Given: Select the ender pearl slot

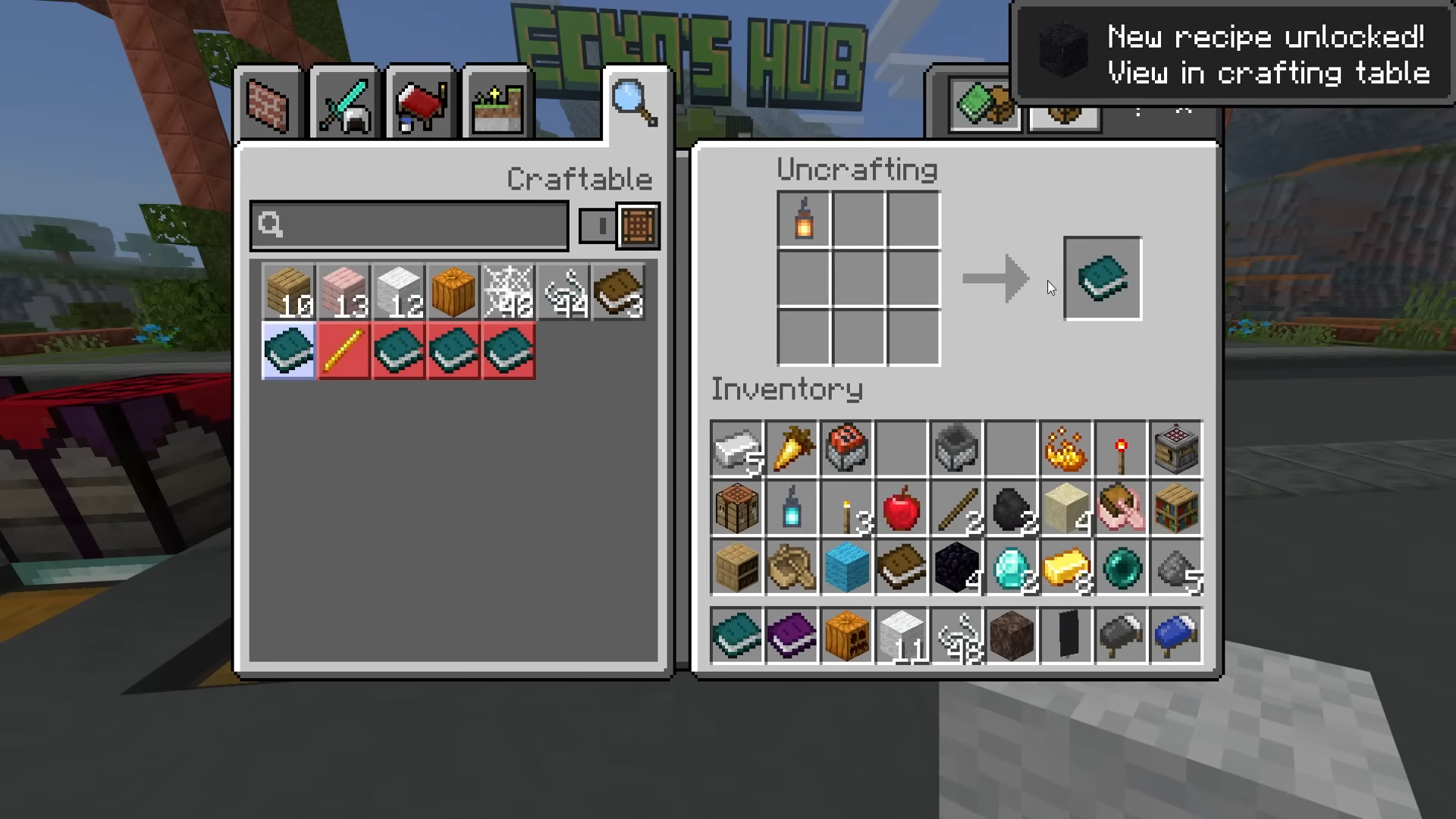Looking at the screenshot, I should (1122, 567).
